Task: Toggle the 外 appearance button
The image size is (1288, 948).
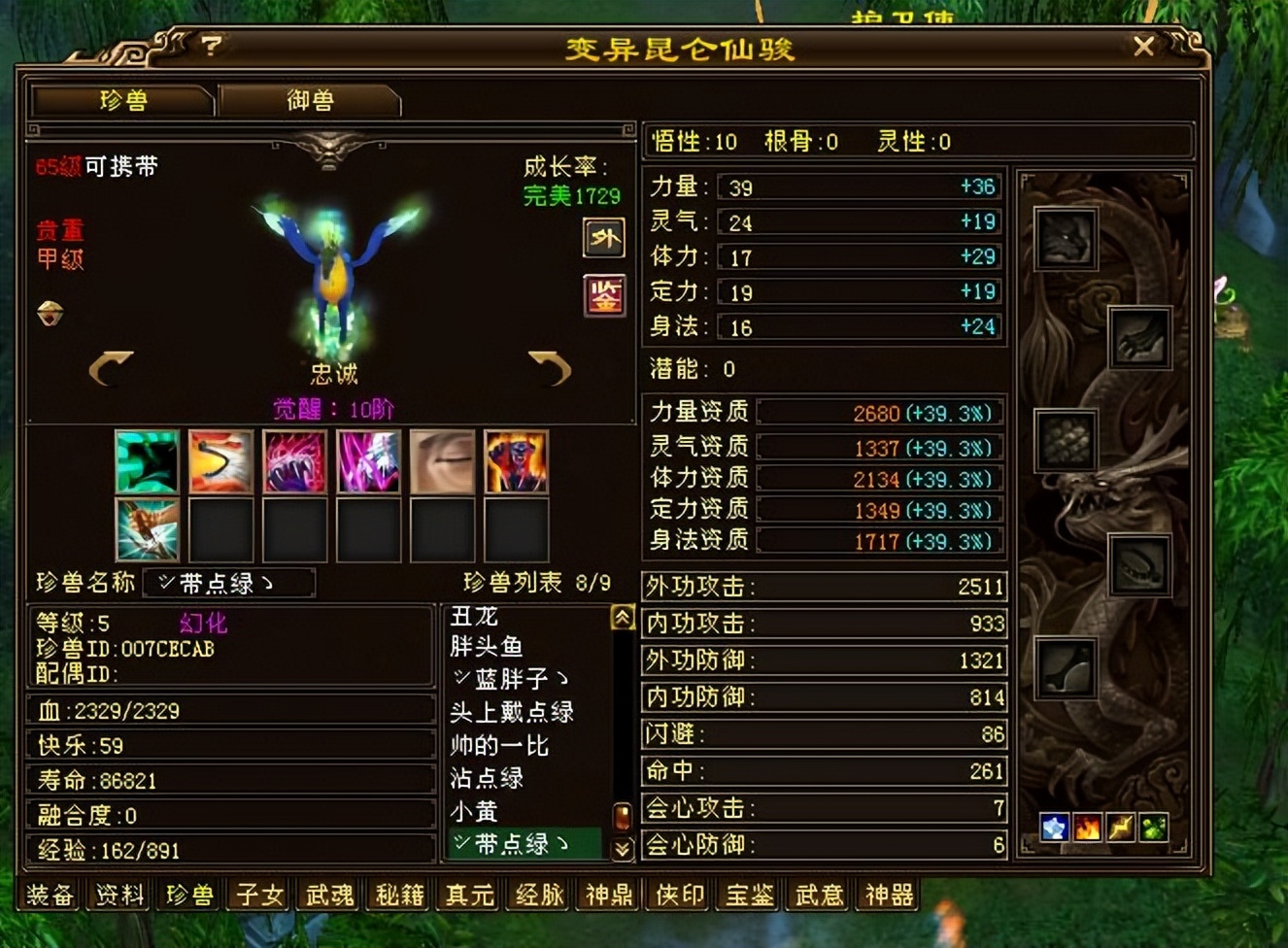Action: tap(603, 239)
